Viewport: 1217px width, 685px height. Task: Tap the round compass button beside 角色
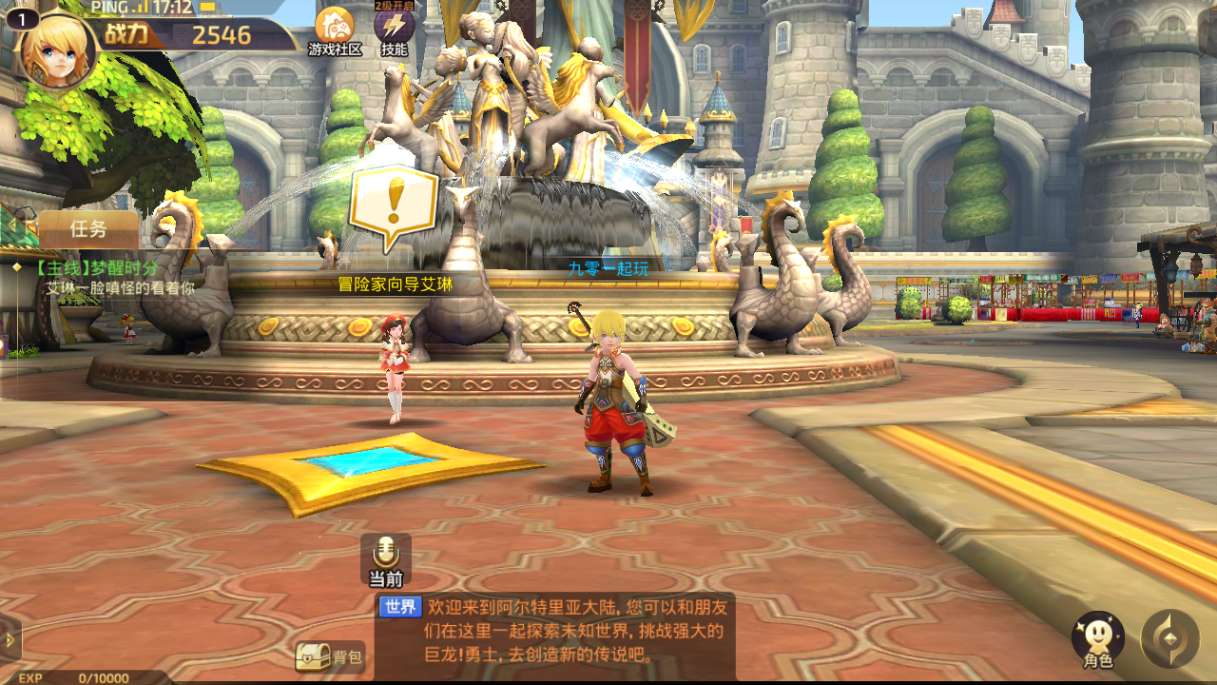click(1169, 638)
